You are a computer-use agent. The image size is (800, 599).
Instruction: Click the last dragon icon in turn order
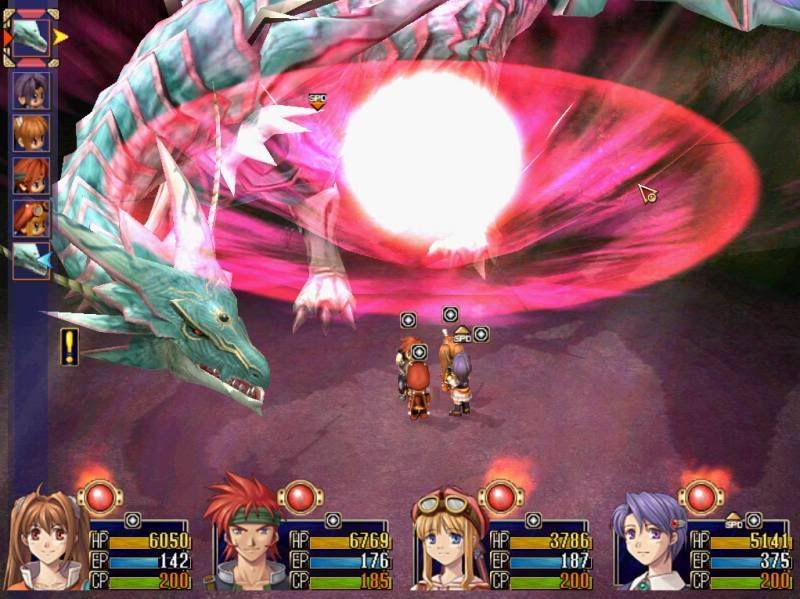(30, 261)
